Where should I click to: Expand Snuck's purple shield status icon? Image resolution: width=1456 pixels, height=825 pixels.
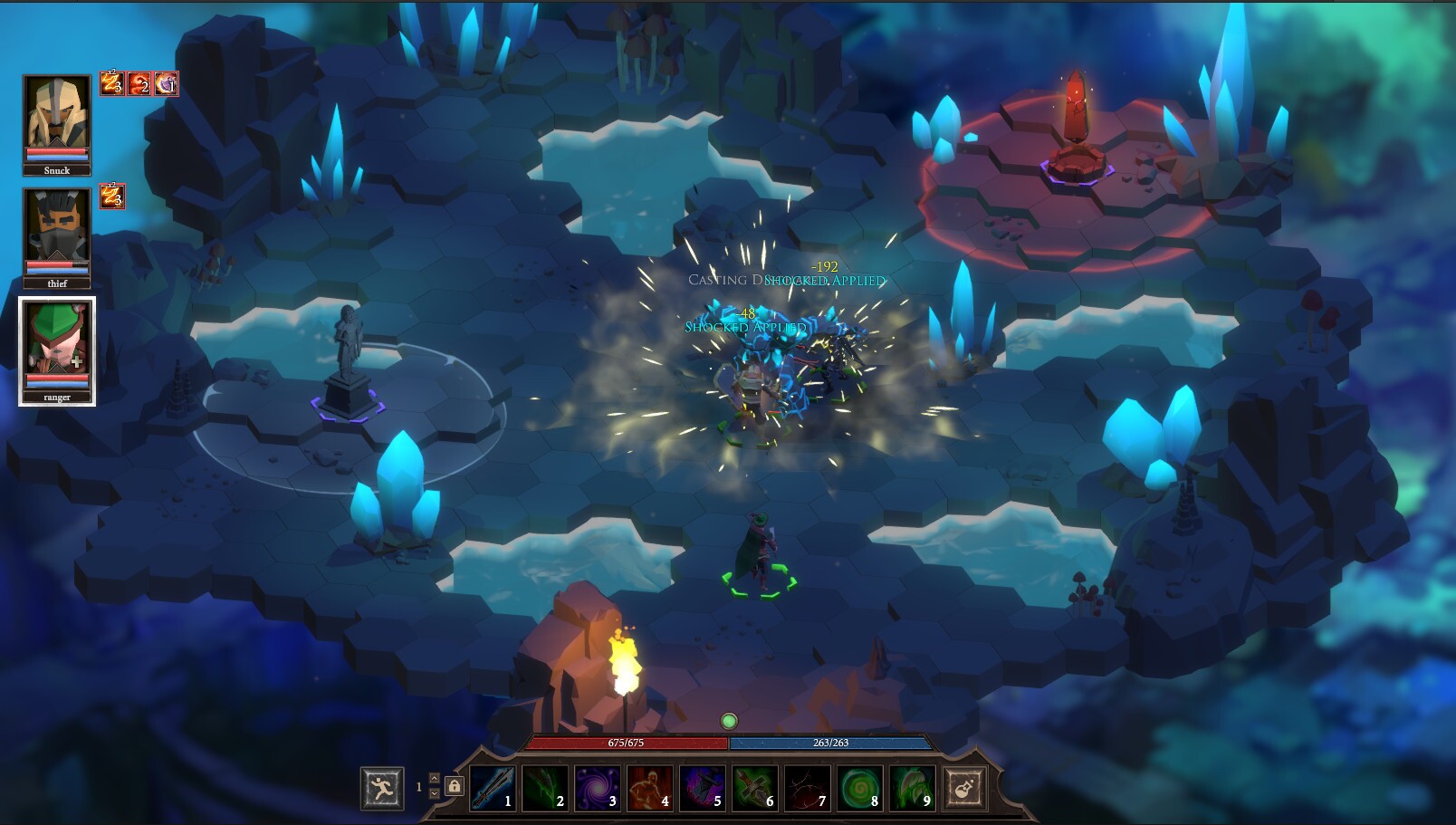166,84
